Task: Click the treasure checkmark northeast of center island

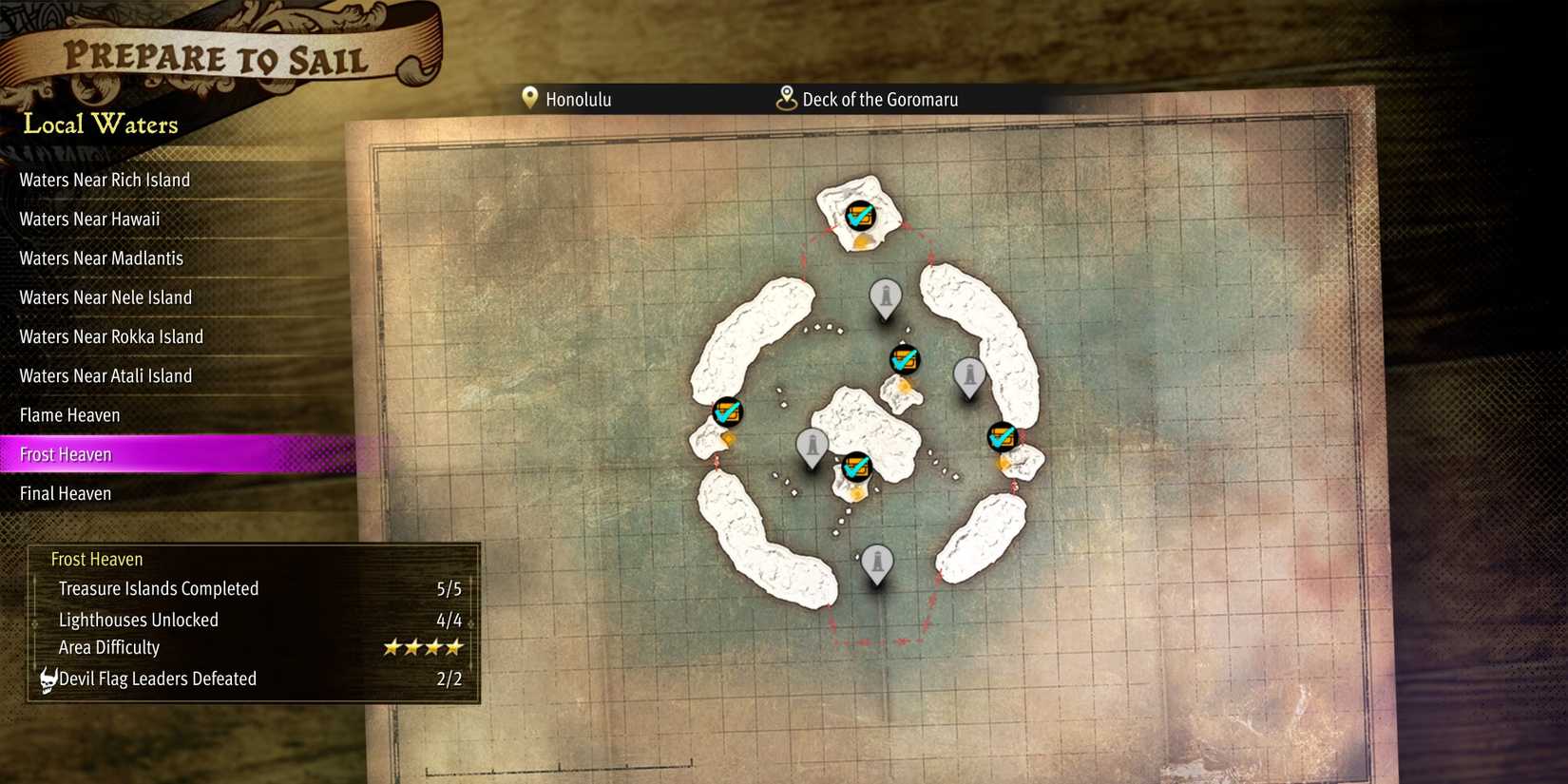Action: (904, 359)
